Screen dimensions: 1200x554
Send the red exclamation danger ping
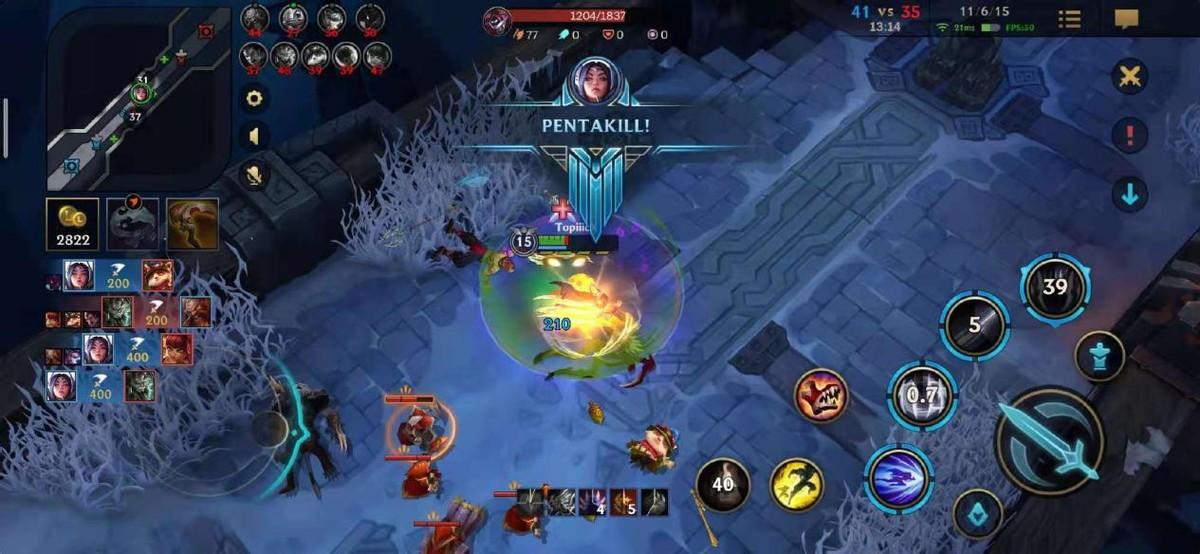coord(1130,135)
